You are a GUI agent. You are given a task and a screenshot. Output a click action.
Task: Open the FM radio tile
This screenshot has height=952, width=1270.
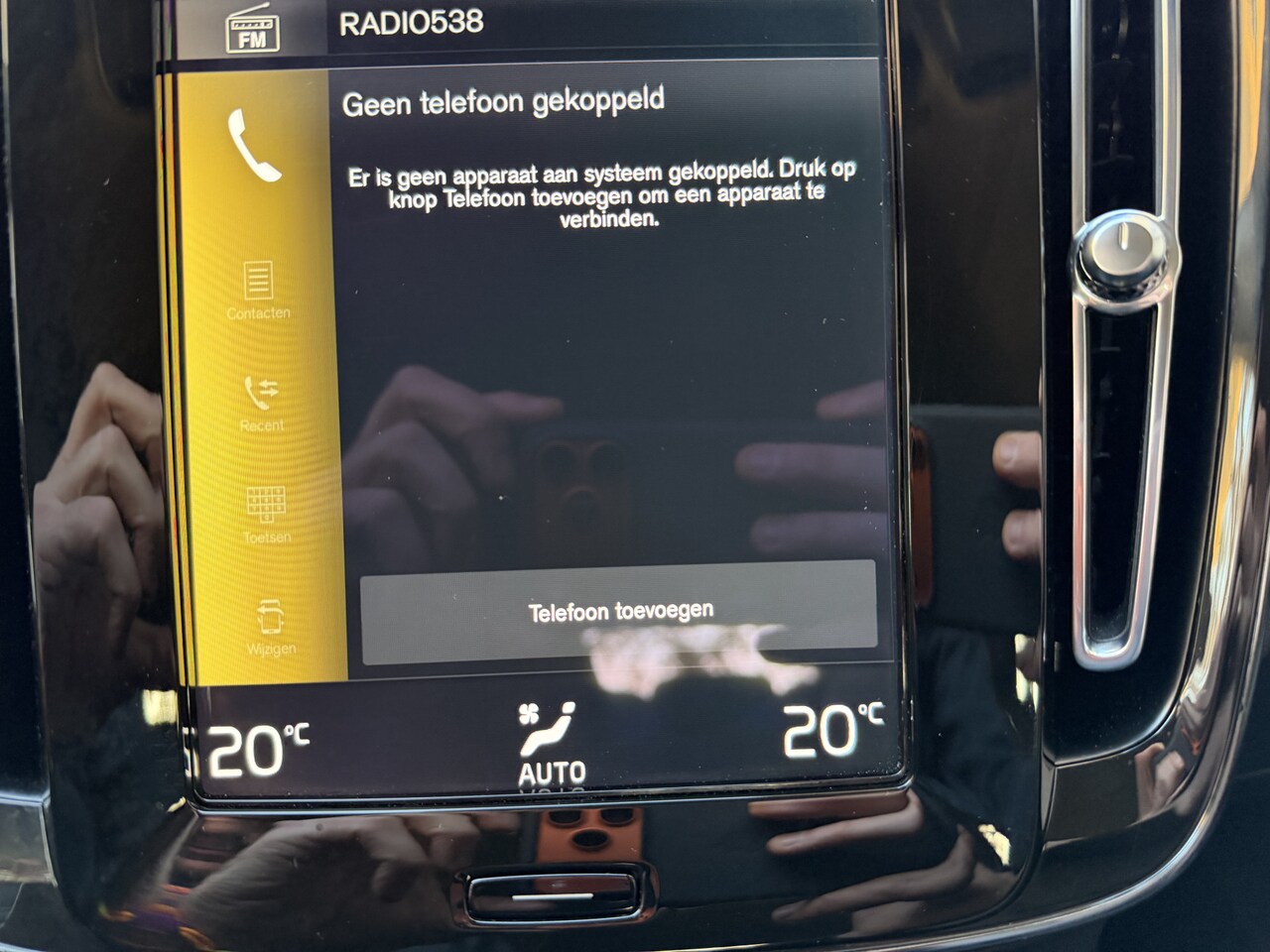point(252,30)
